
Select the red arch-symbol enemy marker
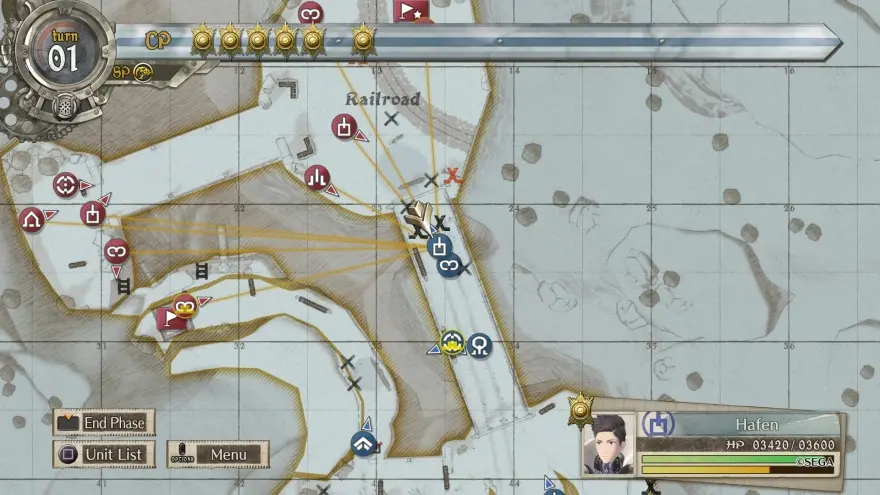pos(31,219)
